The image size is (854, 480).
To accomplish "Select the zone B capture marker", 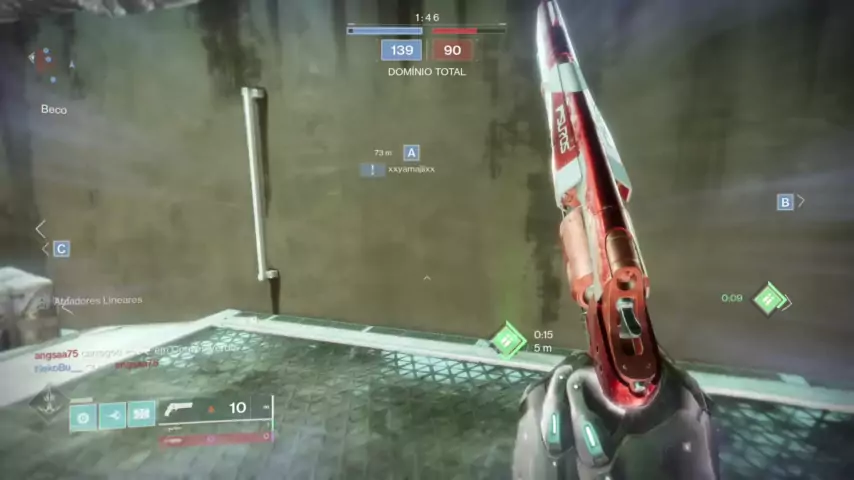I will pos(785,202).
